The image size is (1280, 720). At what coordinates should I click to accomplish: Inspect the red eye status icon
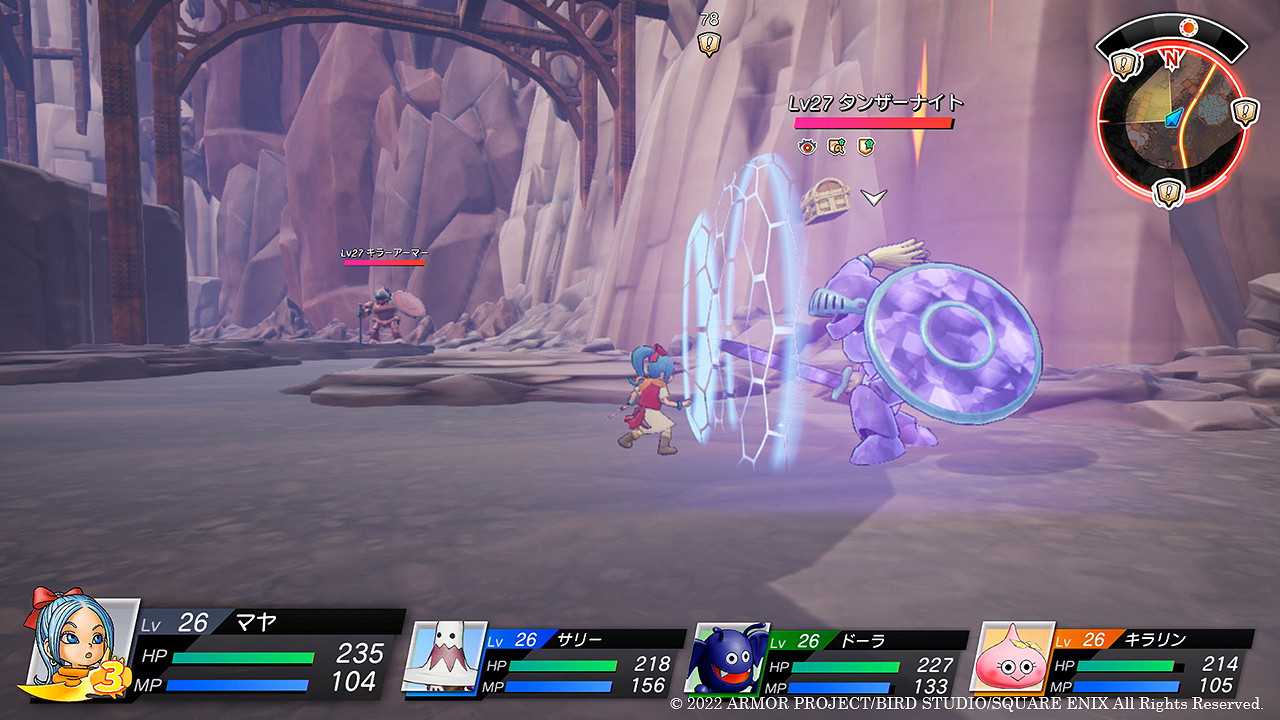coord(807,147)
